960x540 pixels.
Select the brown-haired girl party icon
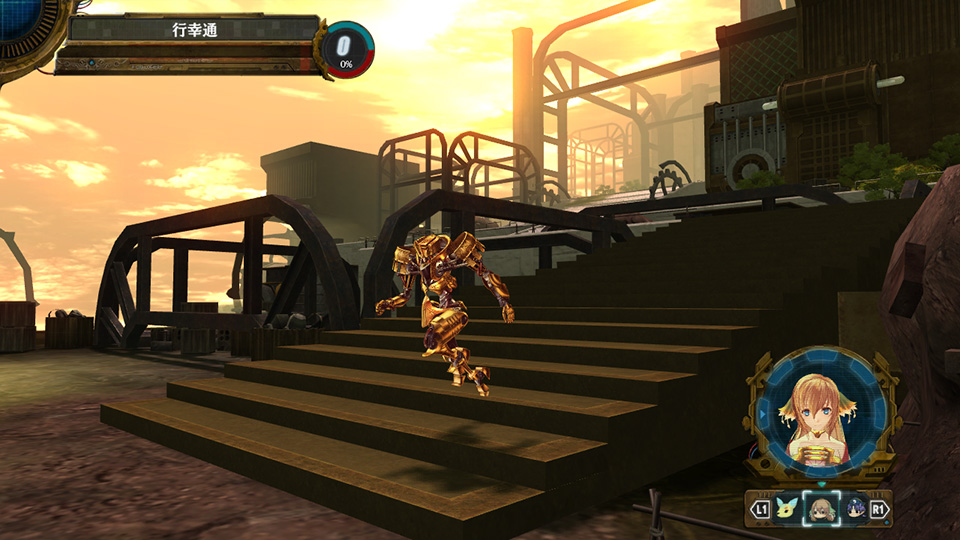point(822,509)
